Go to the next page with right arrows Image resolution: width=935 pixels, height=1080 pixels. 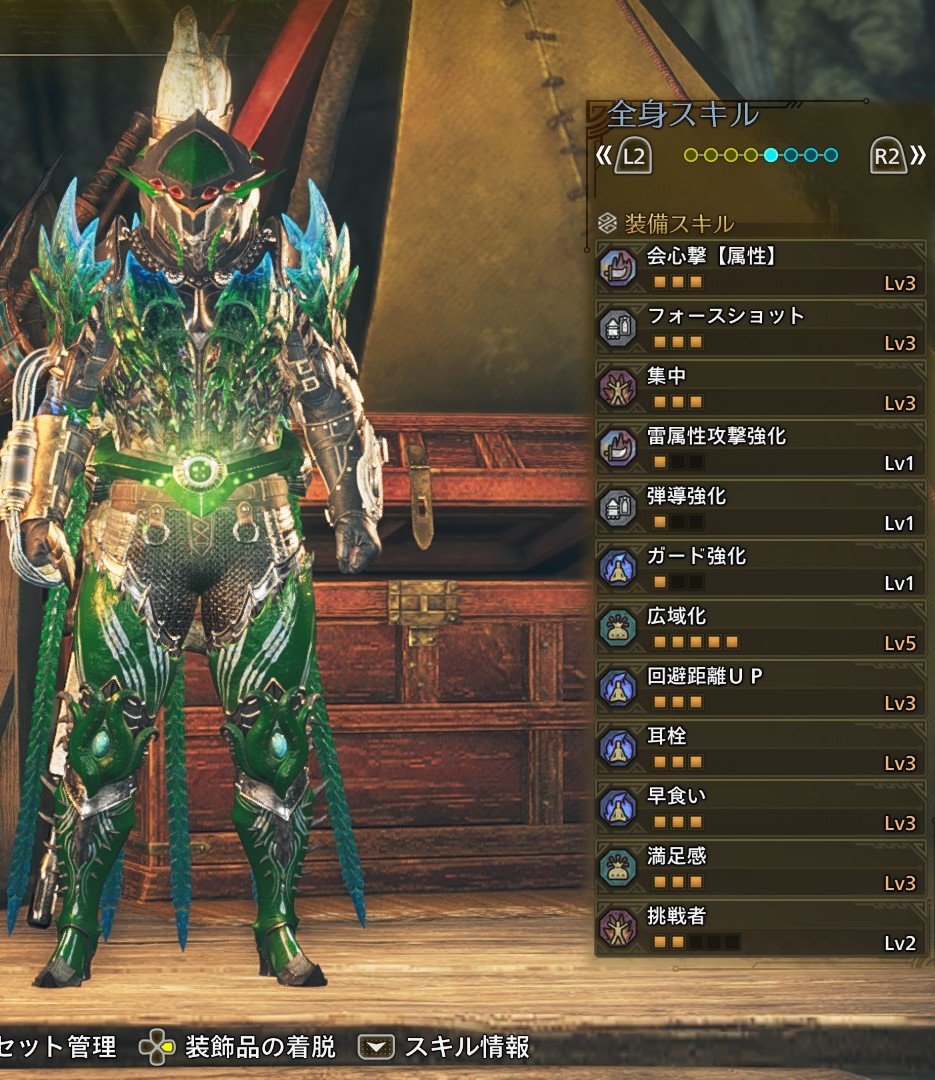[916, 156]
